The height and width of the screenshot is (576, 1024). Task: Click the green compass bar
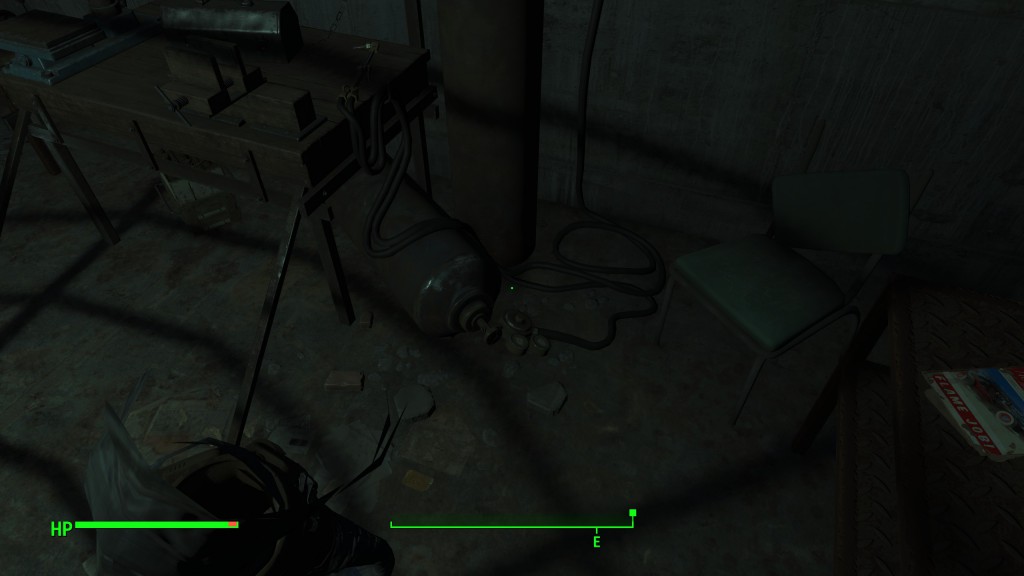point(511,526)
